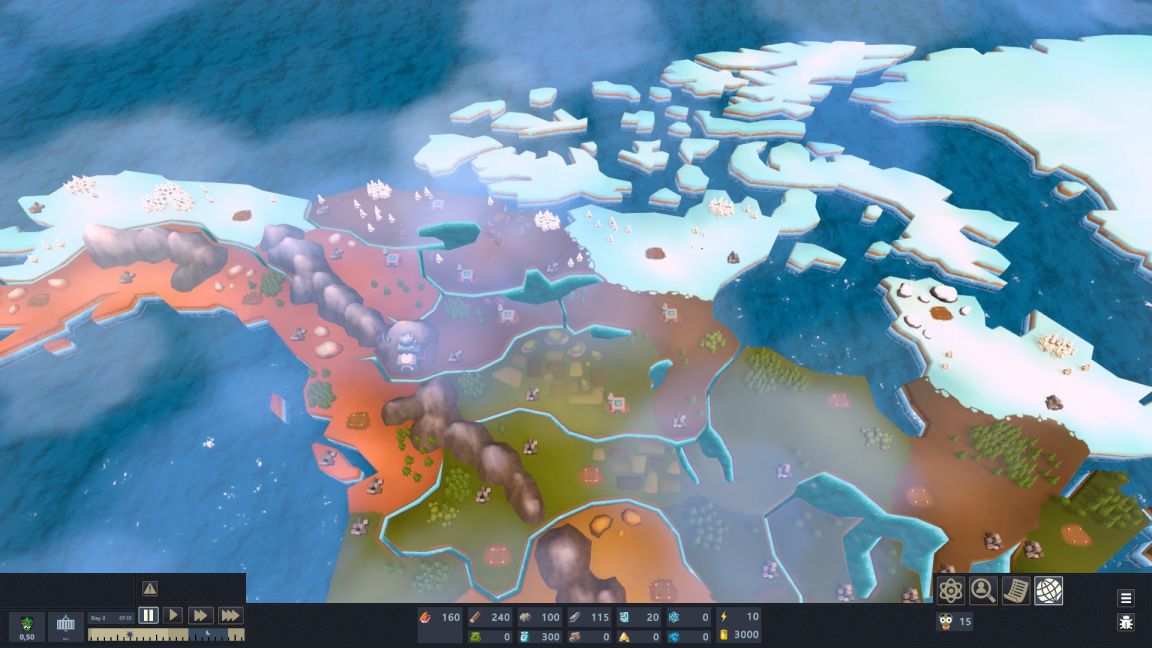Image resolution: width=1152 pixels, height=648 pixels.
Task: Activate triple fast-forward speed
Action: point(230,616)
